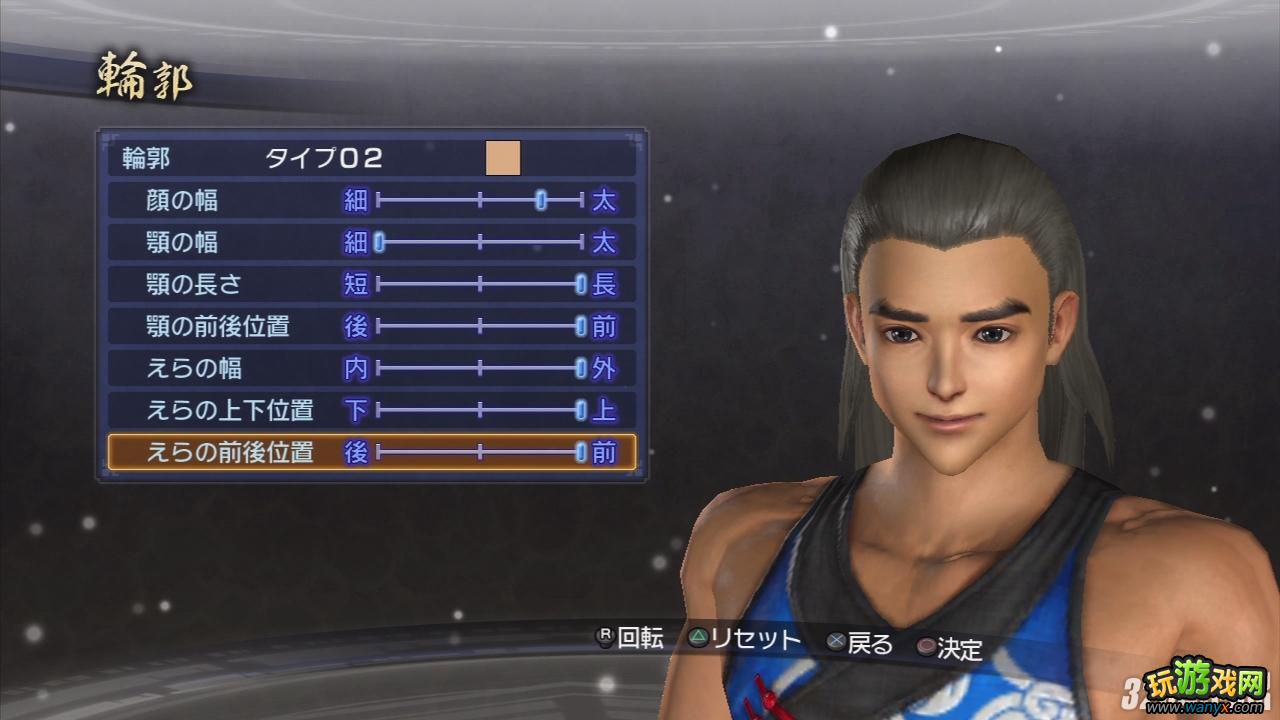Image resolution: width=1280 pixels, height=720 pixels.
Task: Select the 顎の幅 adjustment row
Action: coord(200,241)
